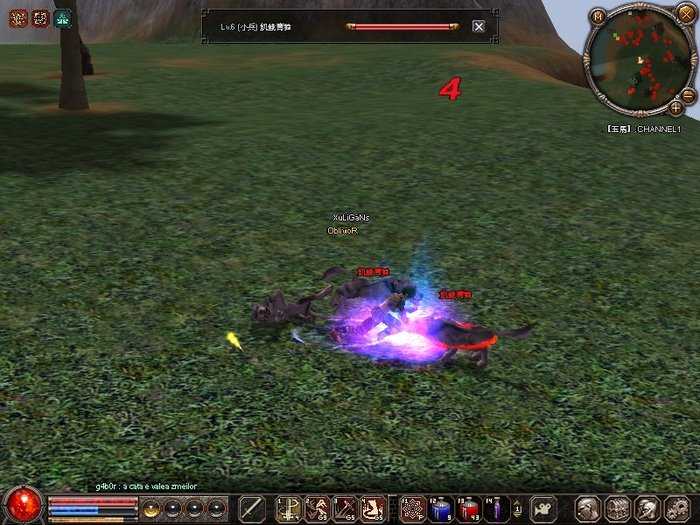Open the character helmet menu button
The height and width of the screenshot is (525, 700).
[x=589, y=509]
